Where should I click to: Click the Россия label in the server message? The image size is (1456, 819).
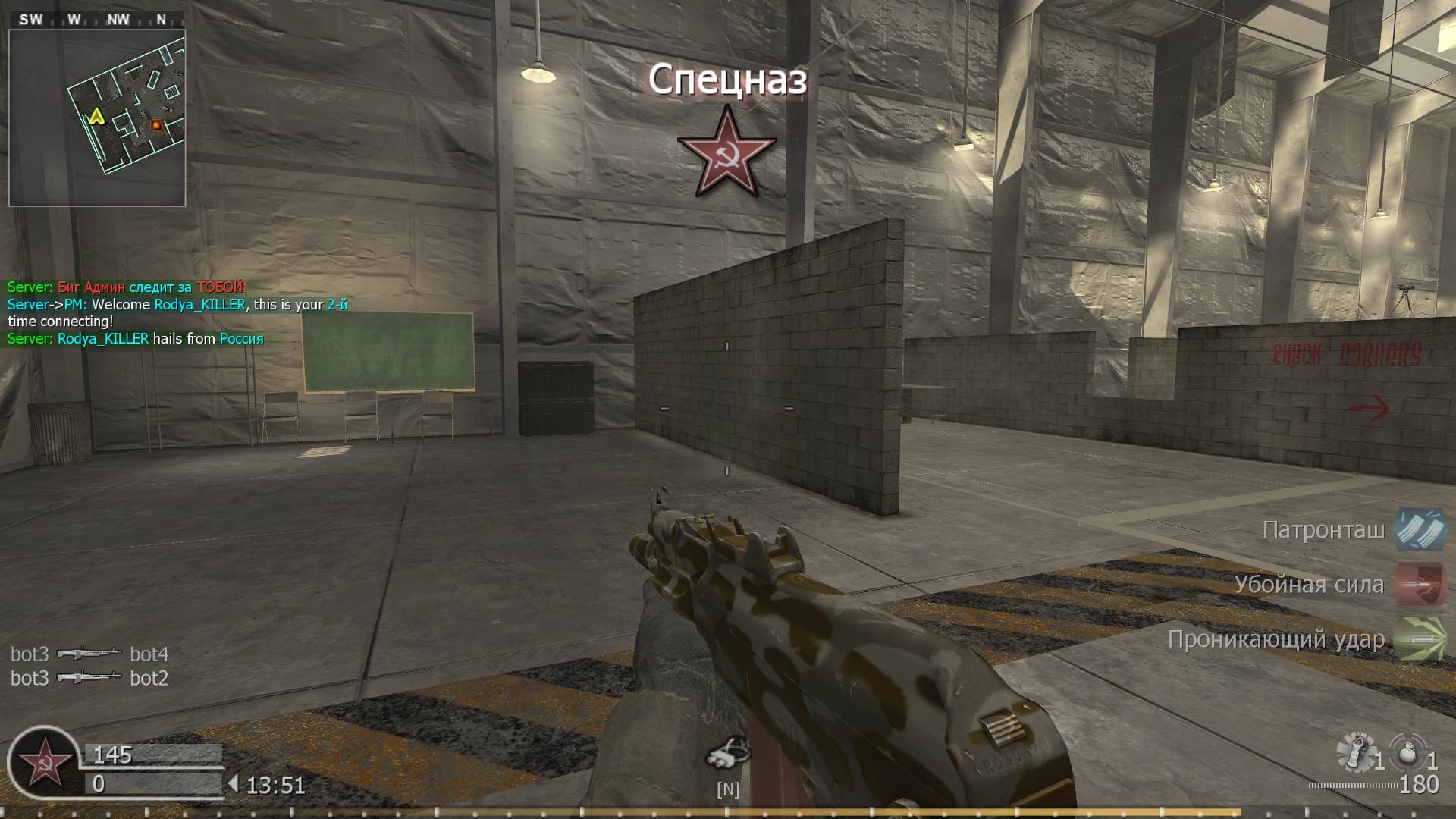pyautogui.click(x=240, y=338)
